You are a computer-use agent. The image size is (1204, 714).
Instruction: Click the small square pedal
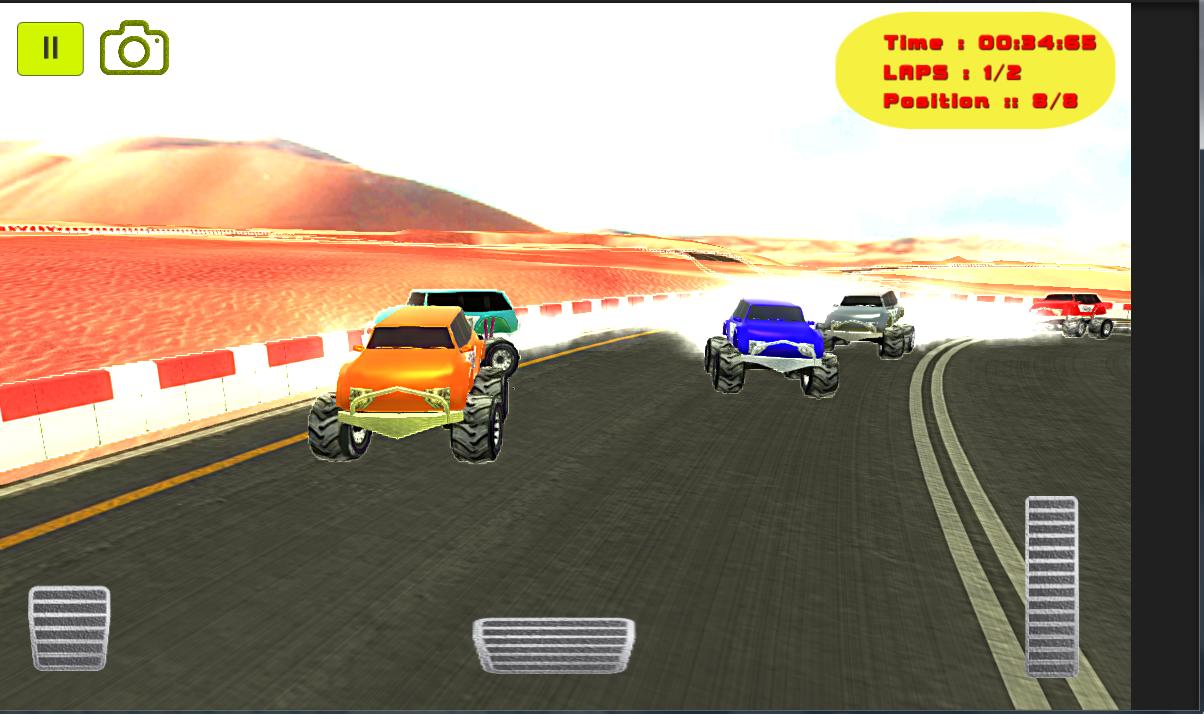coord(69,628)
